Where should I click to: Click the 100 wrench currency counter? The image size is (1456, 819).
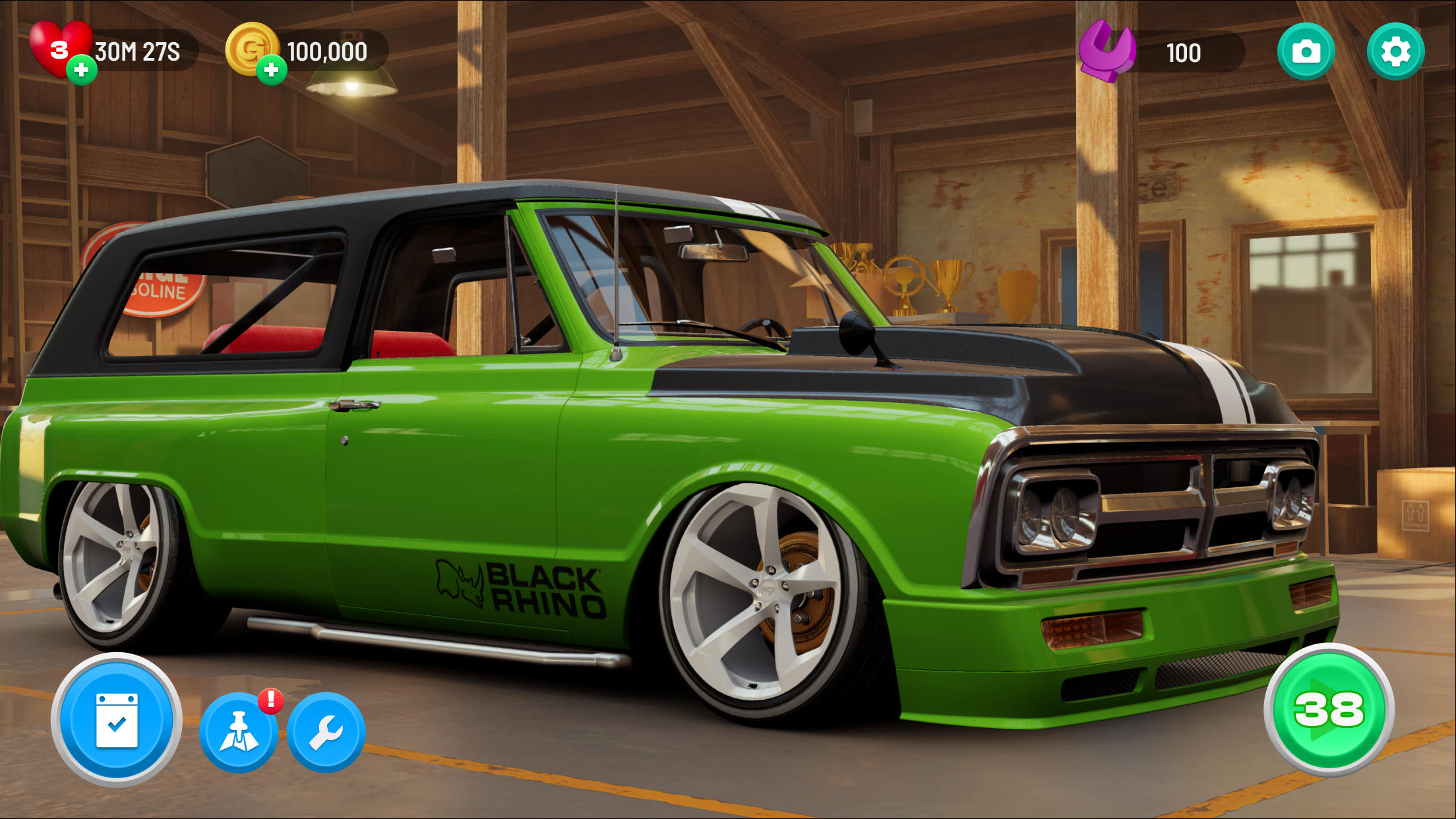tap(1185, 53)
